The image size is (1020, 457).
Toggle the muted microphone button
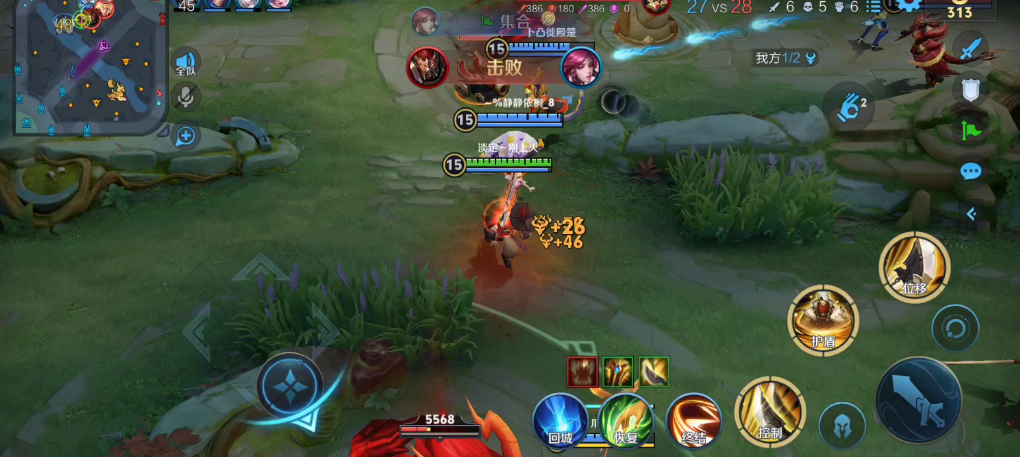pos(186,97)
